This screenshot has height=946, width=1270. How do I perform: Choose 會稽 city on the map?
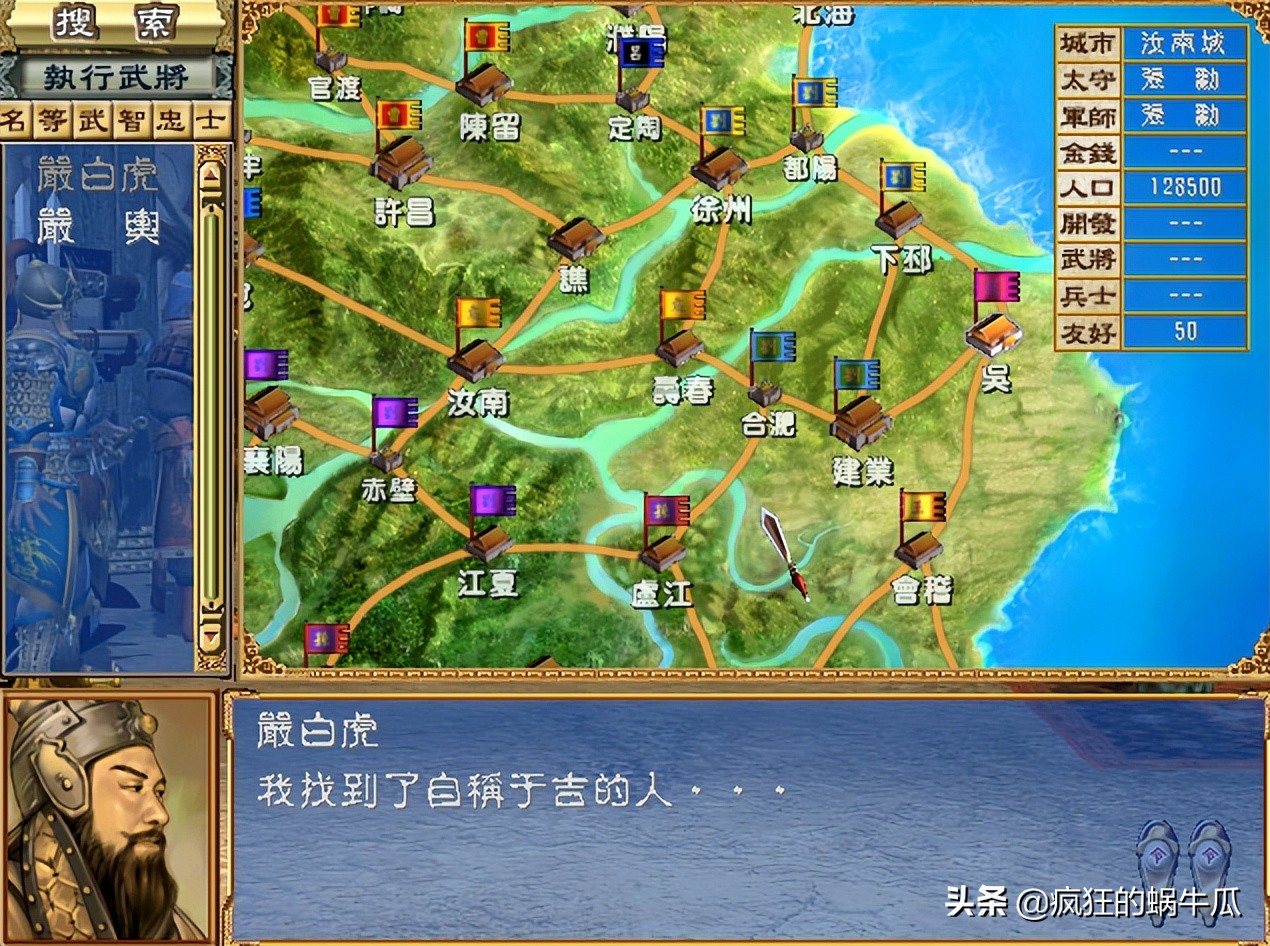pyautogui.click(x=919, y=549)
